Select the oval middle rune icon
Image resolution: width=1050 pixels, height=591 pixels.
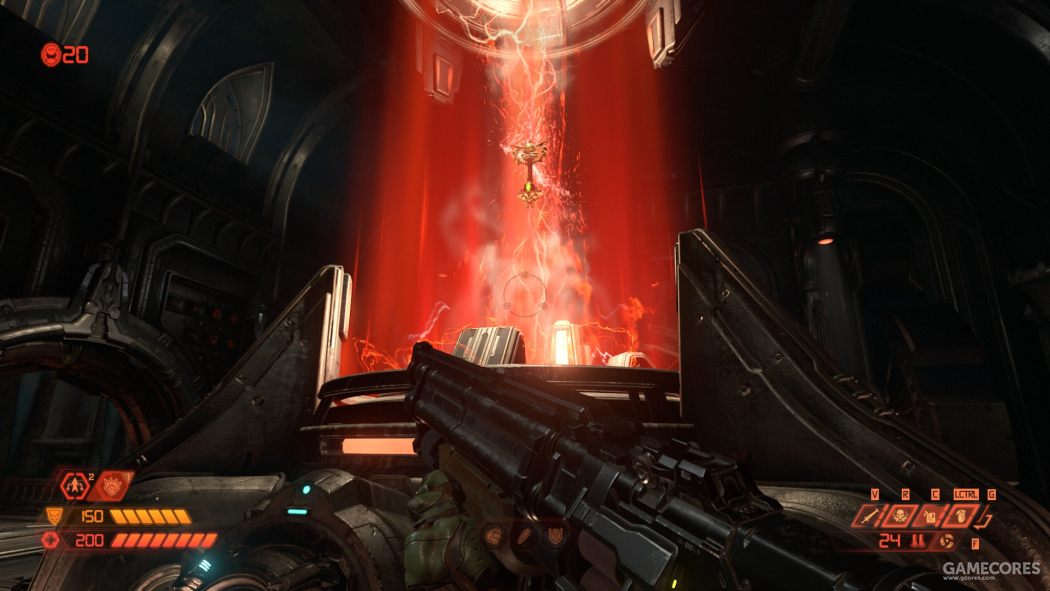(x=524, y=535)
